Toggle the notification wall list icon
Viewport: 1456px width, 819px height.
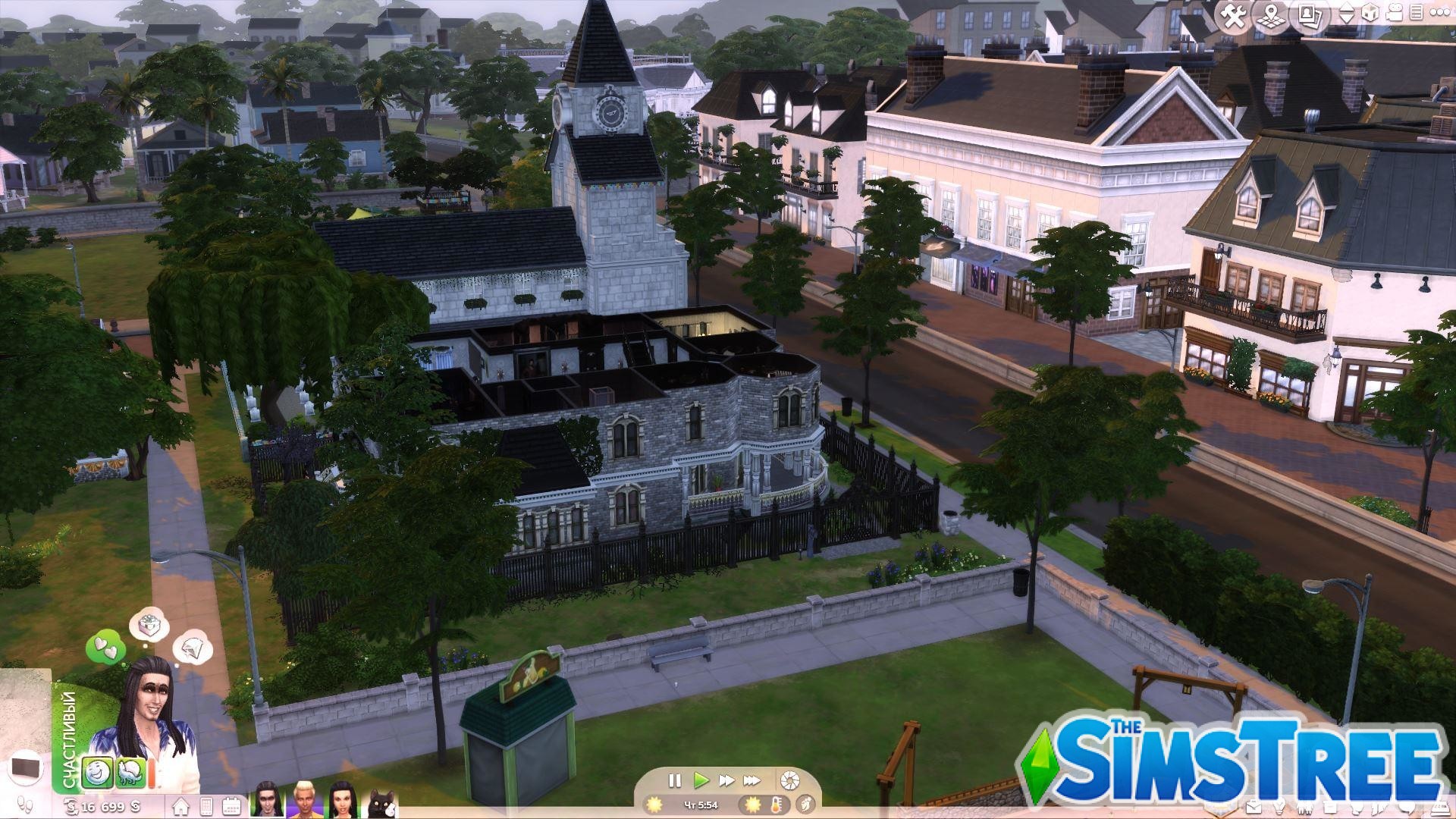point(1417,12)
